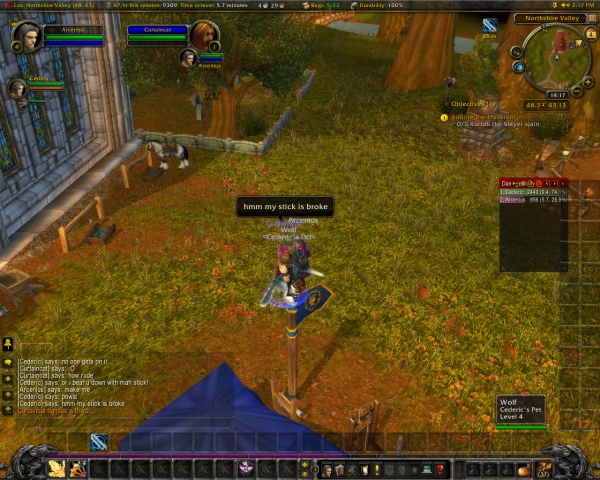Image resolution: width=600 pixels, height=480 pixels.
Task: Activate the golden fist ability in first slot
Action: [56, 468]
